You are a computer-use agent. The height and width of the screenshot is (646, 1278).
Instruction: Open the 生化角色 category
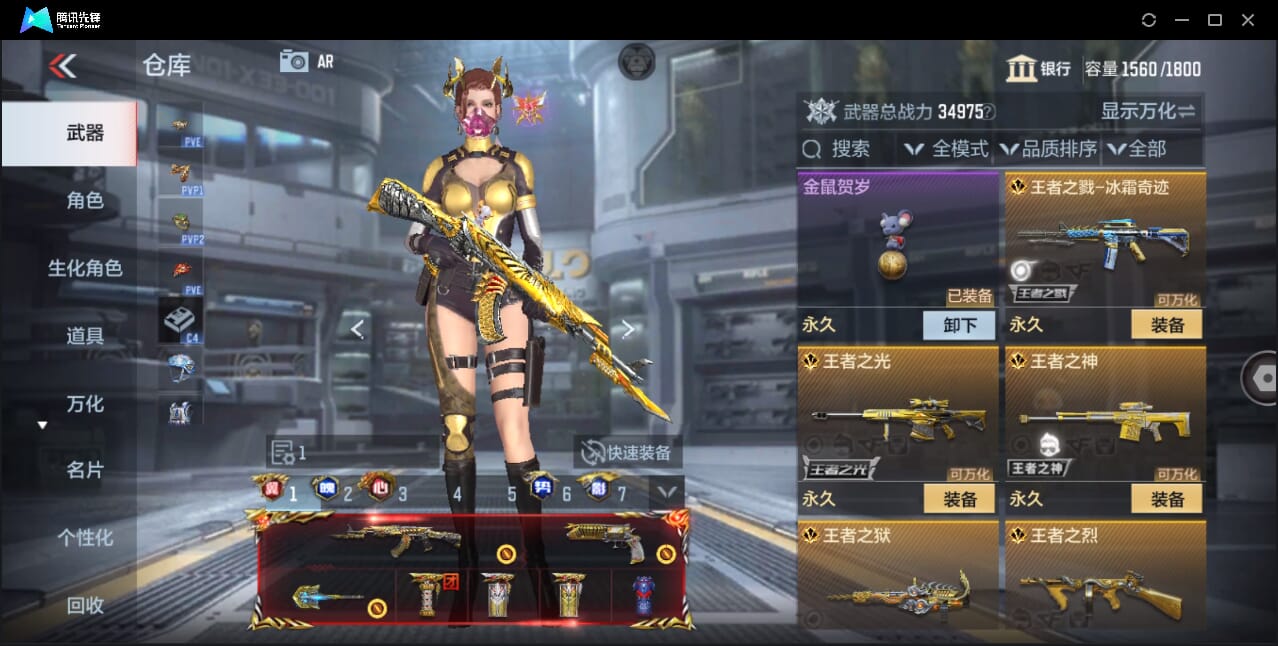pos(85,268)
